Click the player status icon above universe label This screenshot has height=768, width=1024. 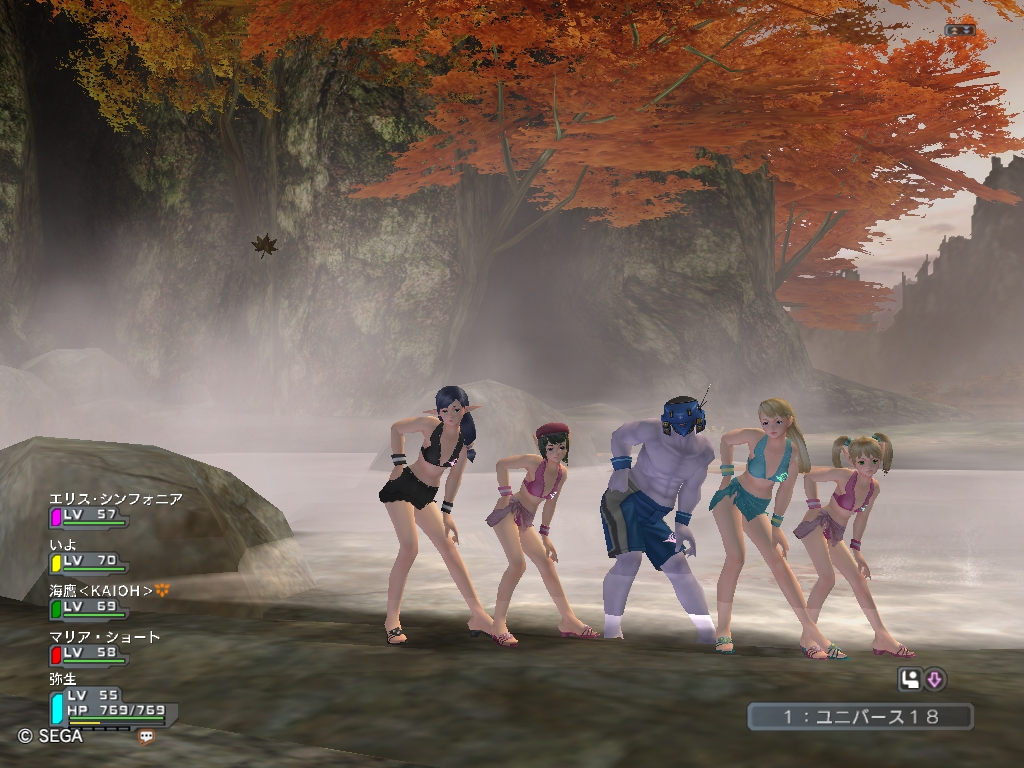coord(910,680)
